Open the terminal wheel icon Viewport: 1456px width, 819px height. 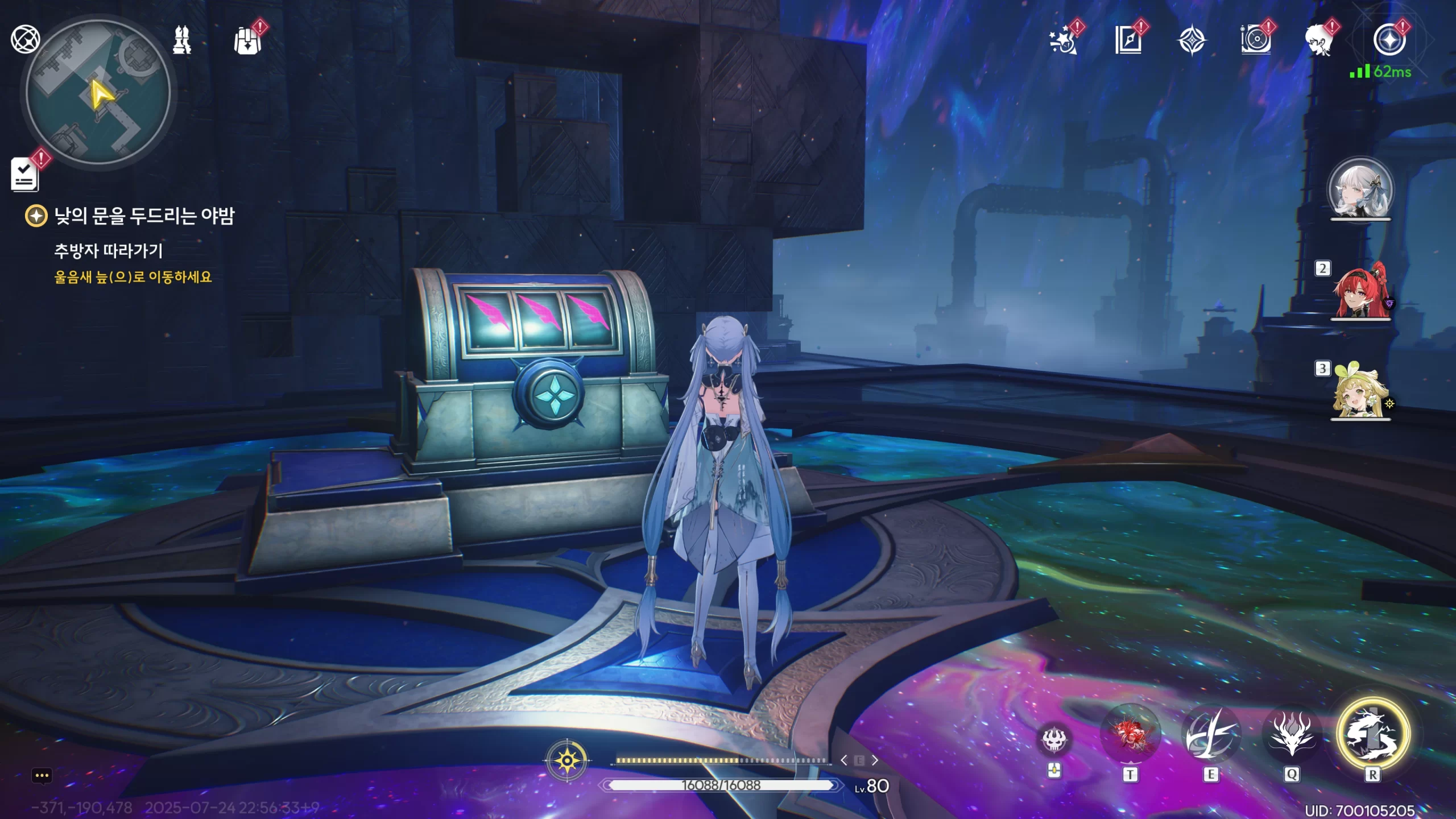tap(1389, 41)
